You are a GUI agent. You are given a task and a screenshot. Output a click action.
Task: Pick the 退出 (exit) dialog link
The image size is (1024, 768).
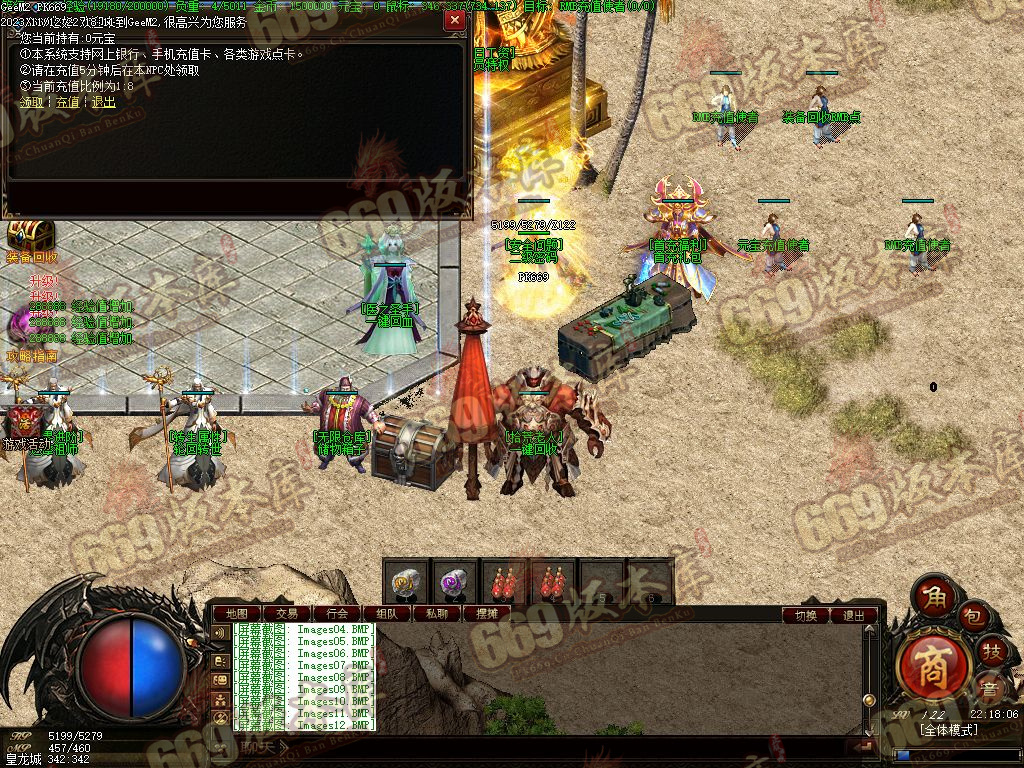(x=103, y=102)
